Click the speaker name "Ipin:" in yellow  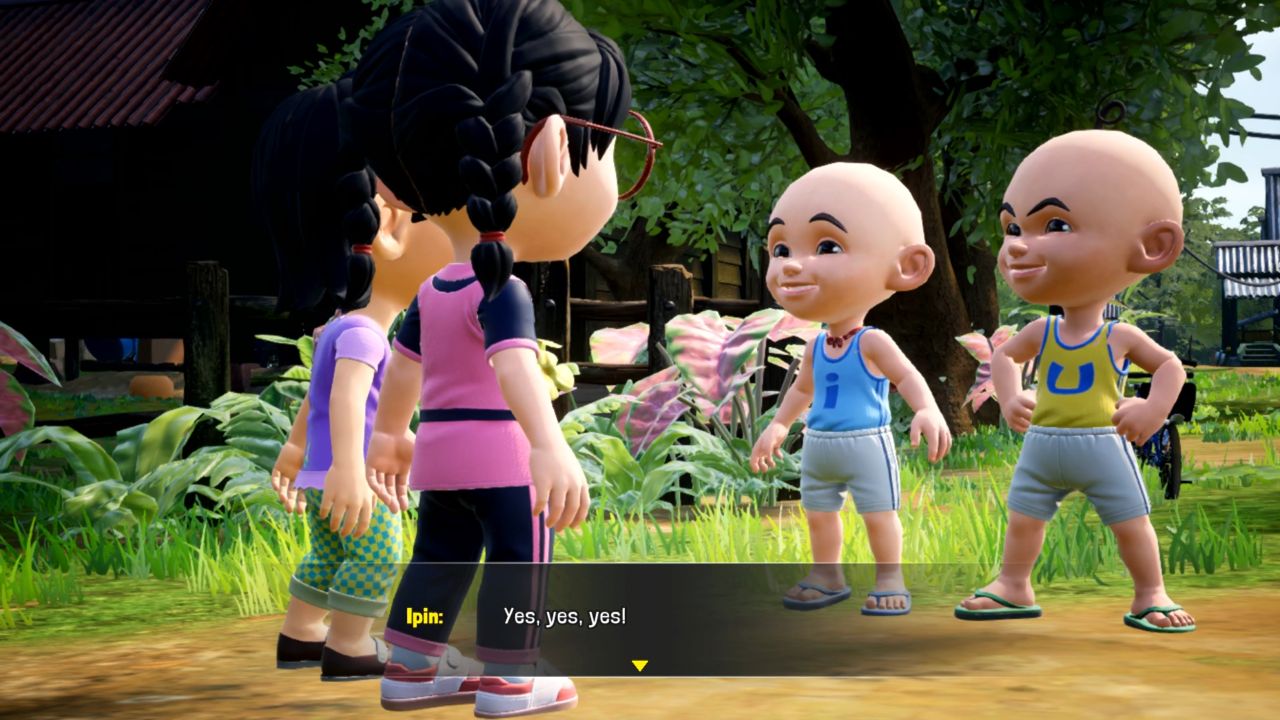(x=424, y=617)
